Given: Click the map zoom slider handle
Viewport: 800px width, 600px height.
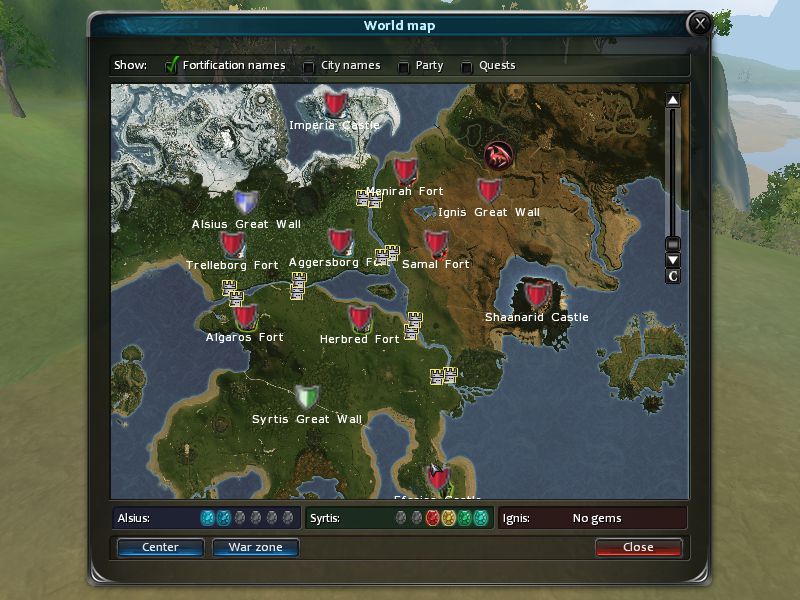Looking at the screenshot, I should point(673,244).
